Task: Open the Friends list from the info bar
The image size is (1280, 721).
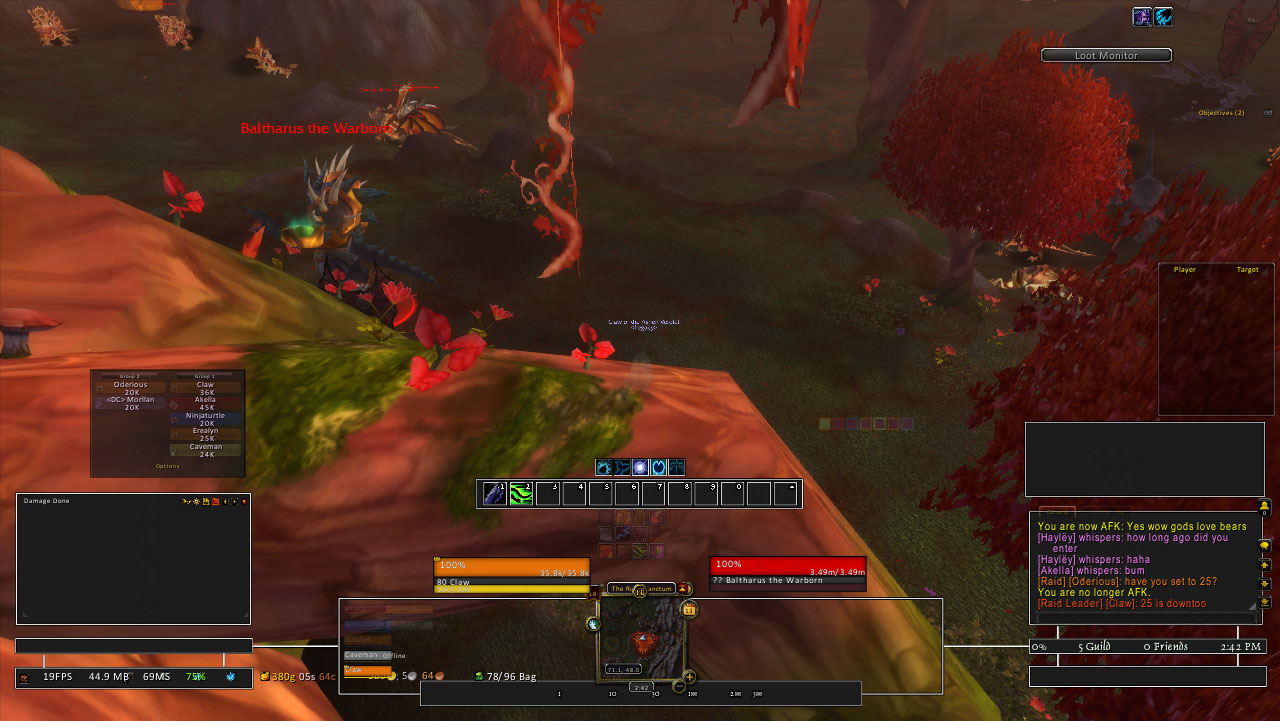Action: pyautogui.click(x=1165, y=648)
